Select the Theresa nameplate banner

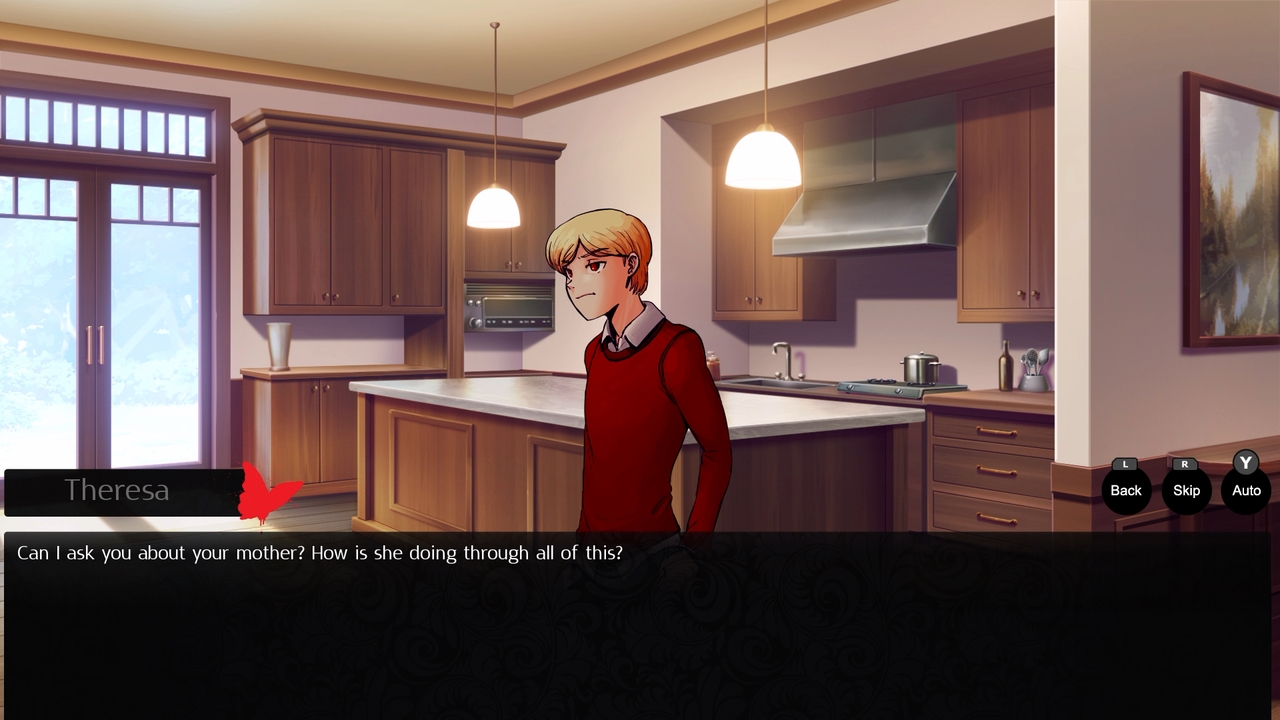(x=120, y=491)
